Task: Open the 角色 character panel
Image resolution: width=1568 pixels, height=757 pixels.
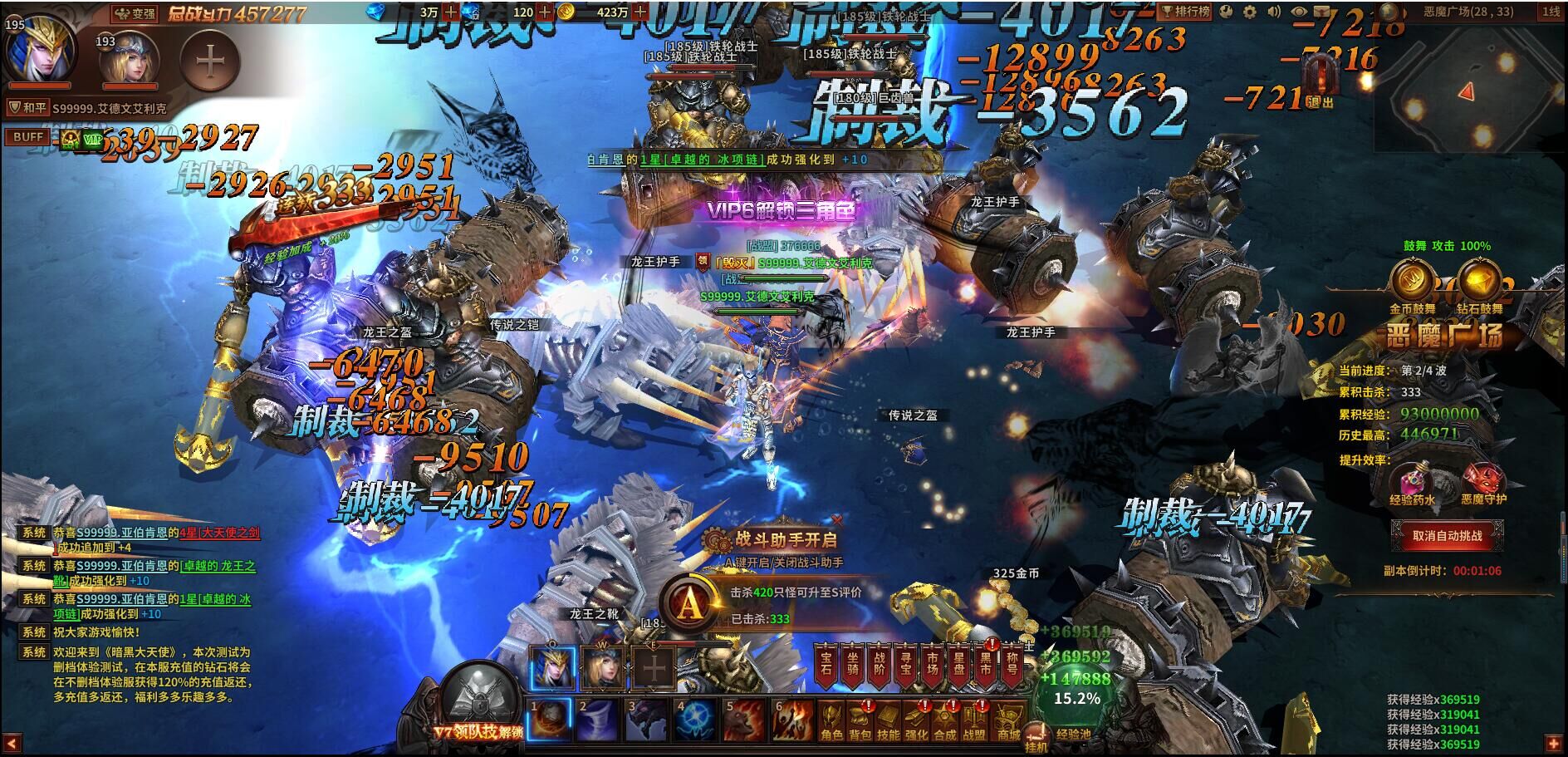Action: coord(831,721)
